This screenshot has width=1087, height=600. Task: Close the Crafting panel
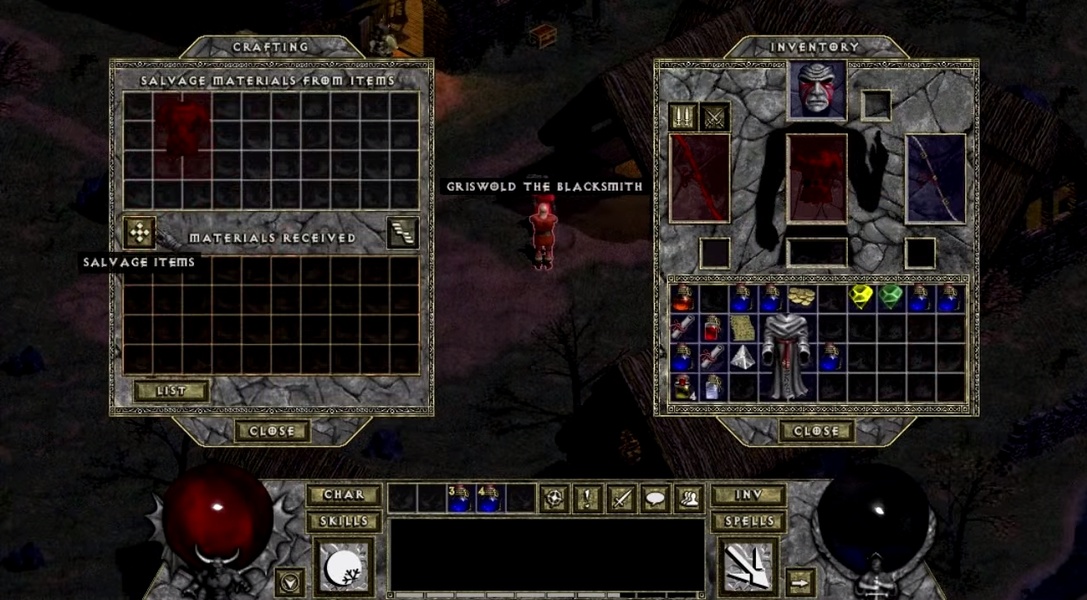(x=272, y=431)
